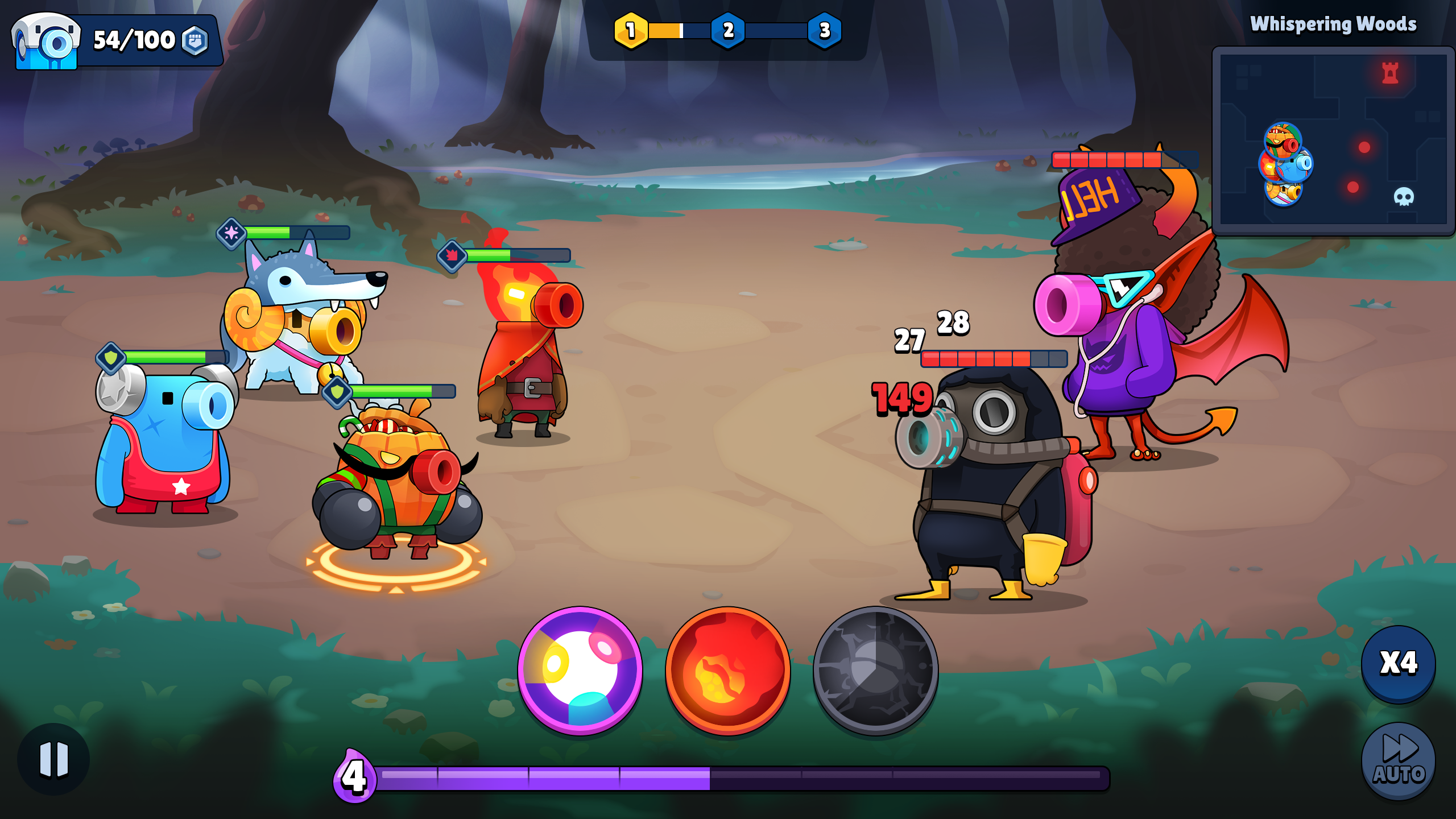Click the red tower marker on minimap
1456x819 pixels.
[x=1390, y=73]
